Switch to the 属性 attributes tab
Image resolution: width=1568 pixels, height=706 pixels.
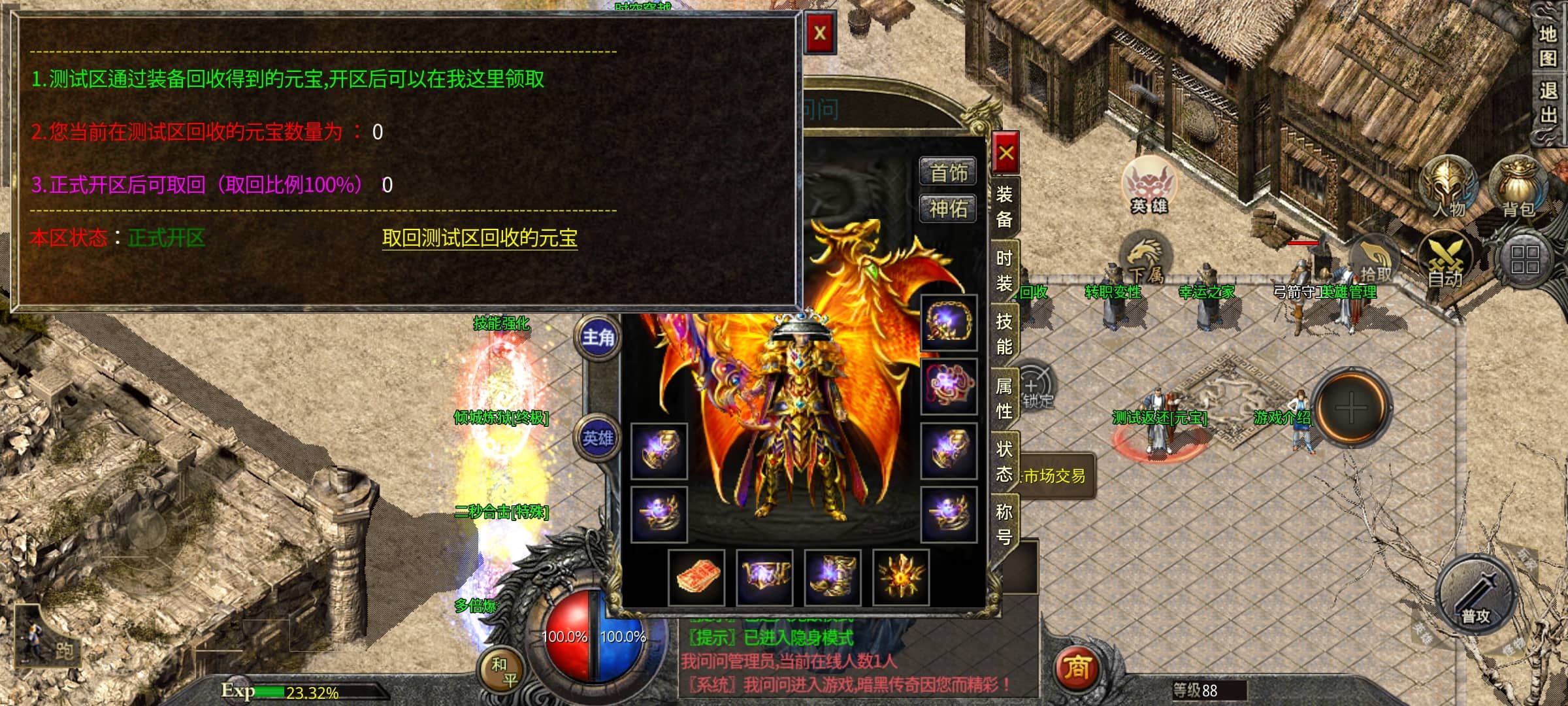click(1004, 398)
